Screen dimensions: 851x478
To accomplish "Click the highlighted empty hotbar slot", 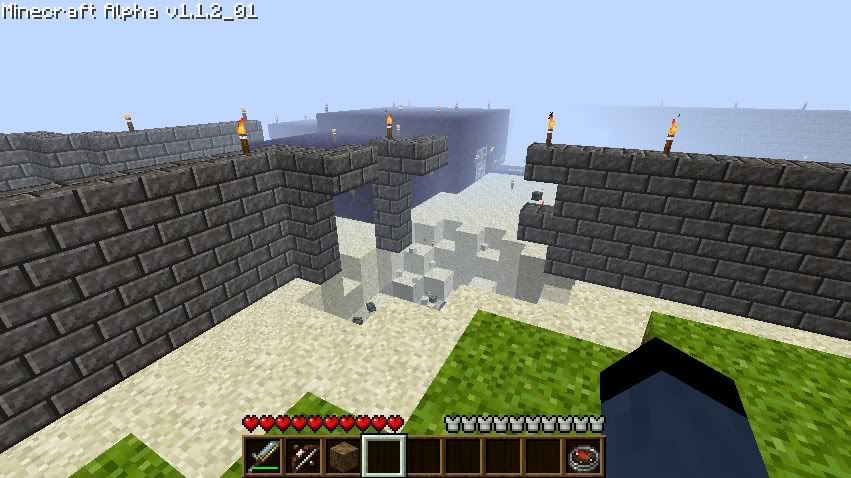I will point(383,456).
